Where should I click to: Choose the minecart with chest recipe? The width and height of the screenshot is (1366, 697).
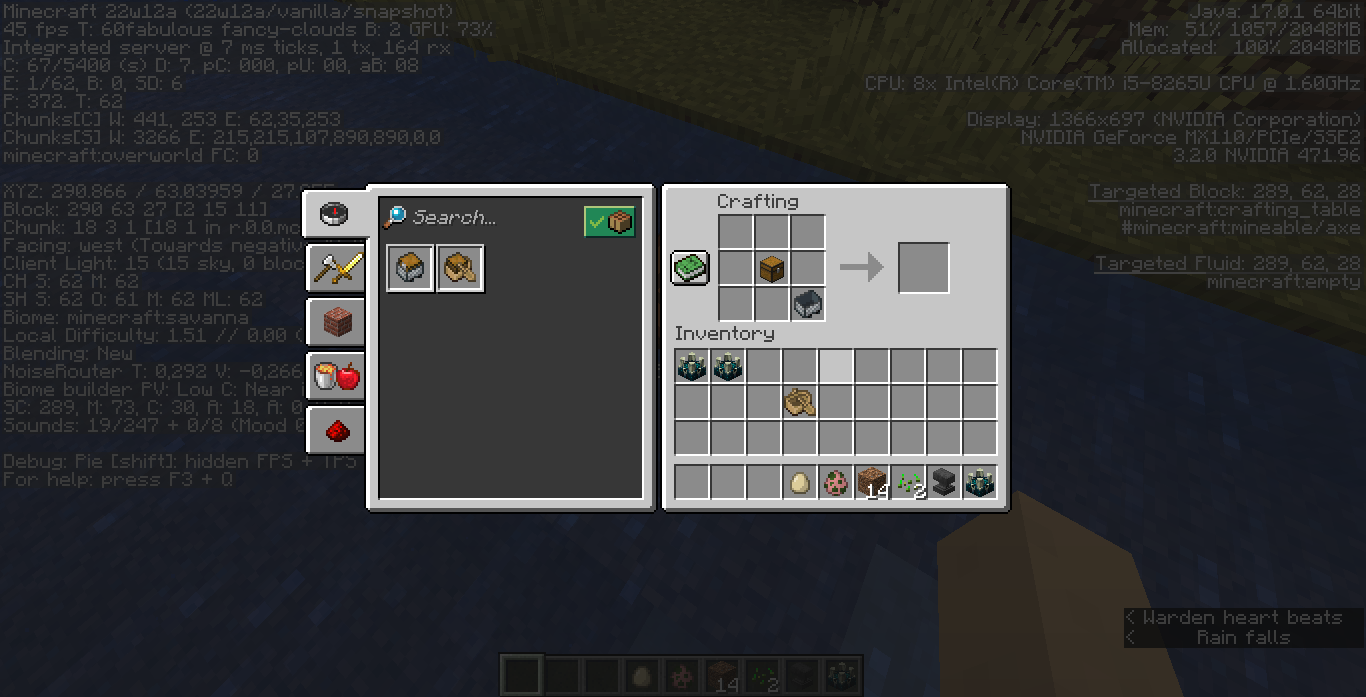(x=411, y=268)
